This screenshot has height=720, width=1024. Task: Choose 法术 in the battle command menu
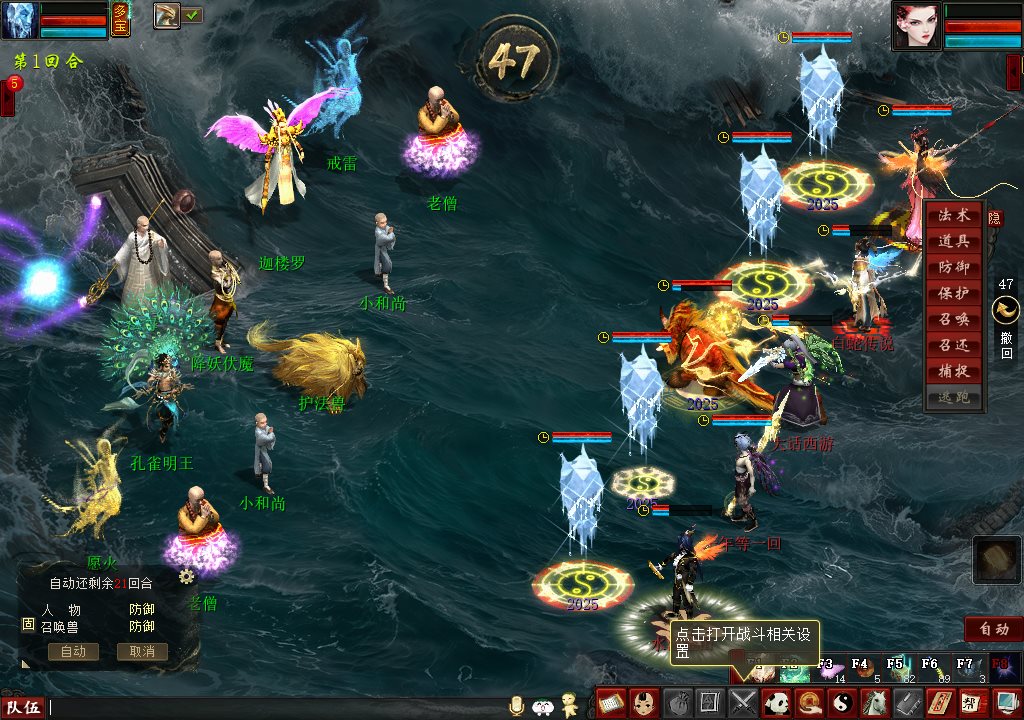tap(953, 216)
